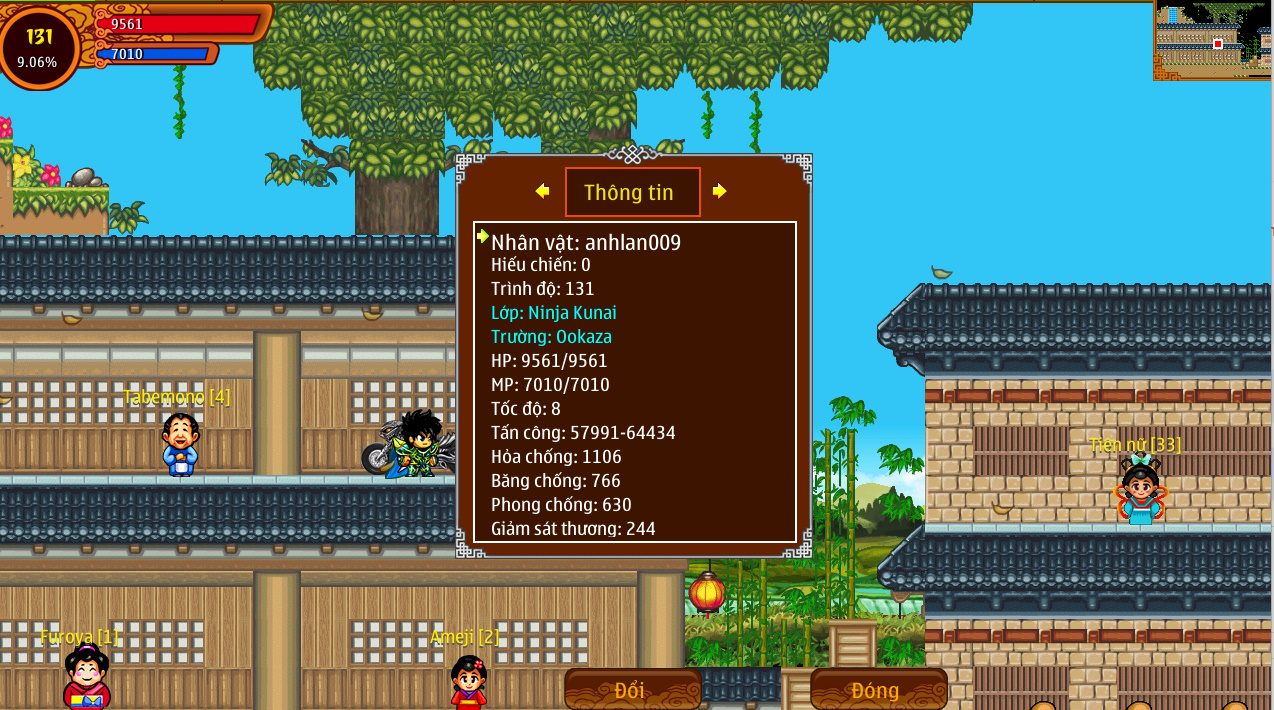The height and width of the screenshot is (710, 1274).
Task: Select the Lớp: Ninja Kunai row
Action: click(x=554, y=313)
